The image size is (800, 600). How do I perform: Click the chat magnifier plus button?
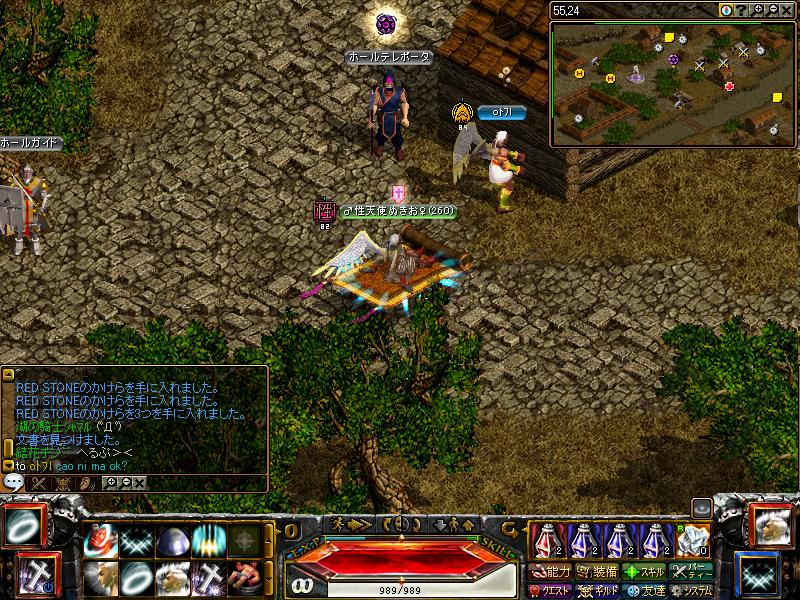click(110, 482)
